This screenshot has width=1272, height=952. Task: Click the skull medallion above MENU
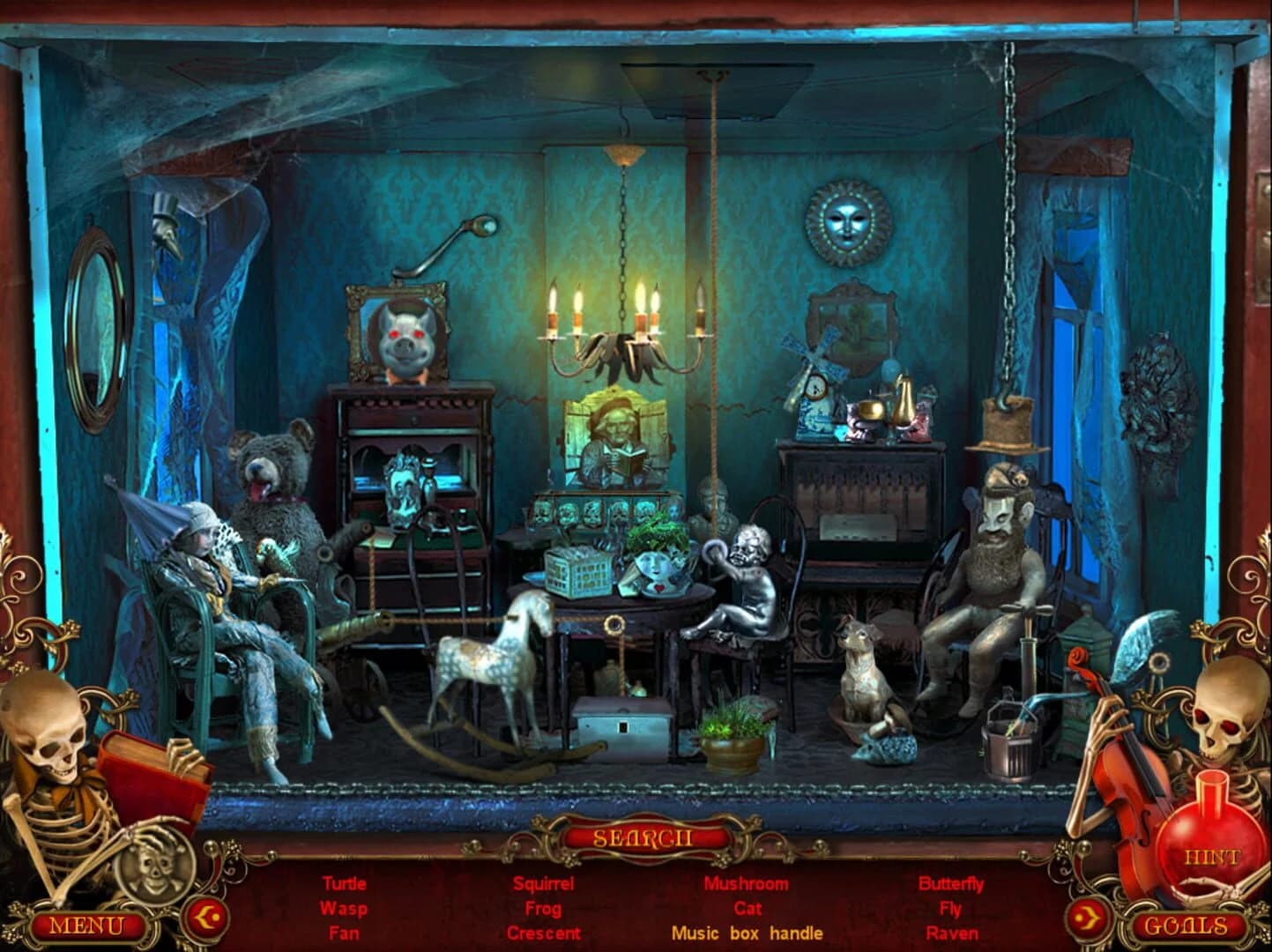point(153,874)
